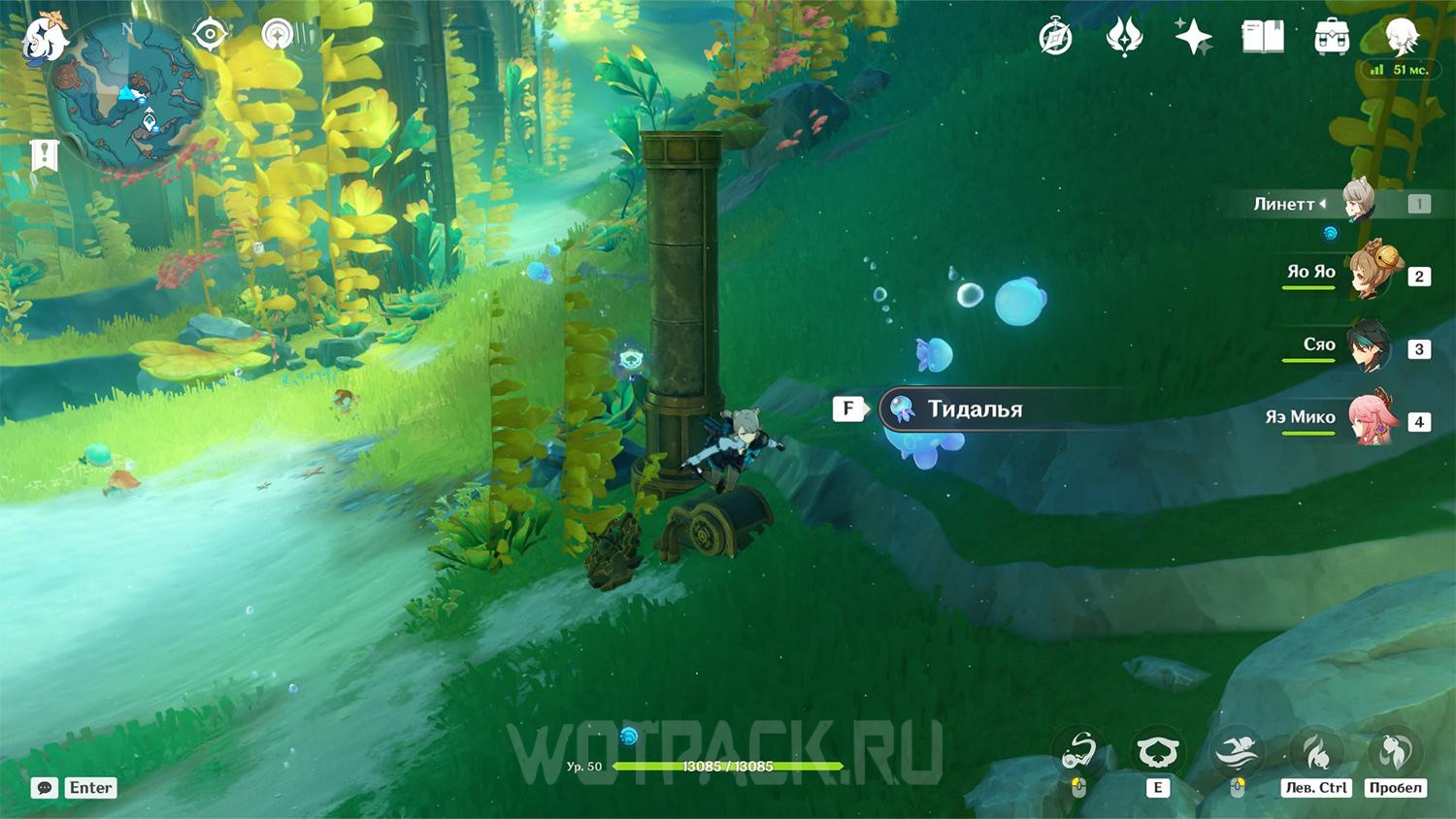Image resolution: width=1456 pixels, height=819 pixels.
Task: Open the chat speech bubble icon
Action: (x=45, y=788)
